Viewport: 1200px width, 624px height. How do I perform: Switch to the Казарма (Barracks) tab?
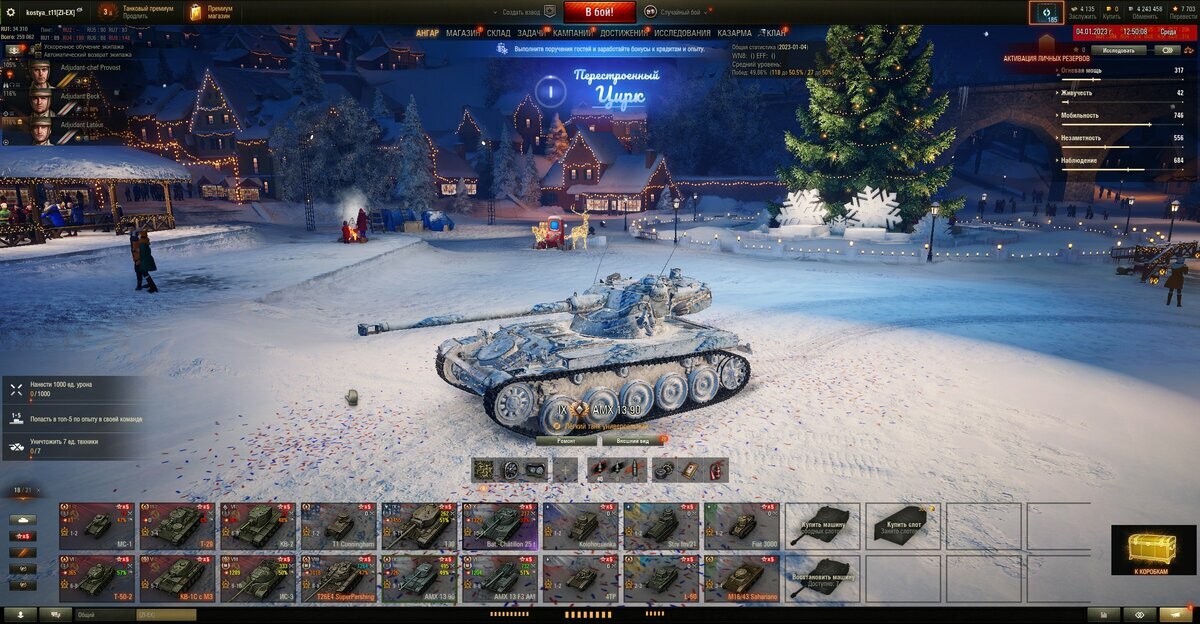(734, 33)
